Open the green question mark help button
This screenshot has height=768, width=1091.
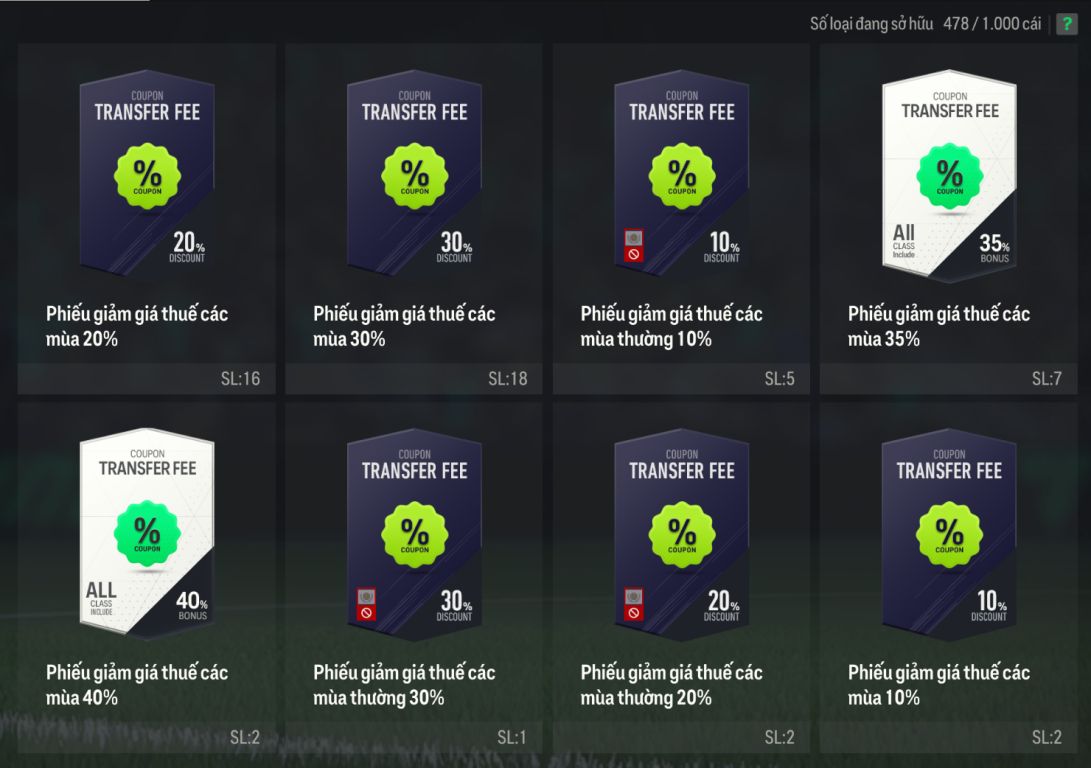(1067, 24)
